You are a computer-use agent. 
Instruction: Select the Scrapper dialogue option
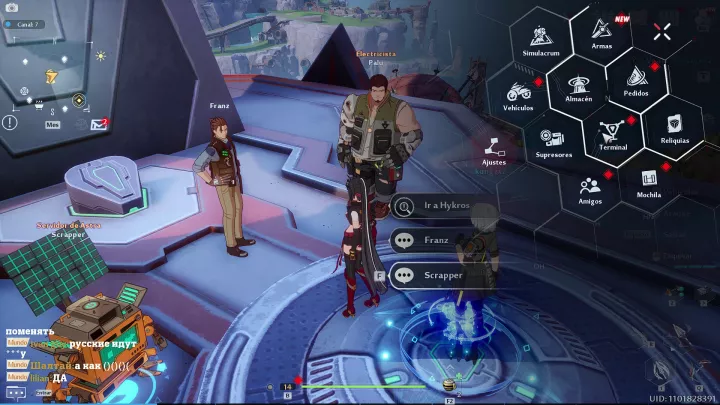[442, 275]
